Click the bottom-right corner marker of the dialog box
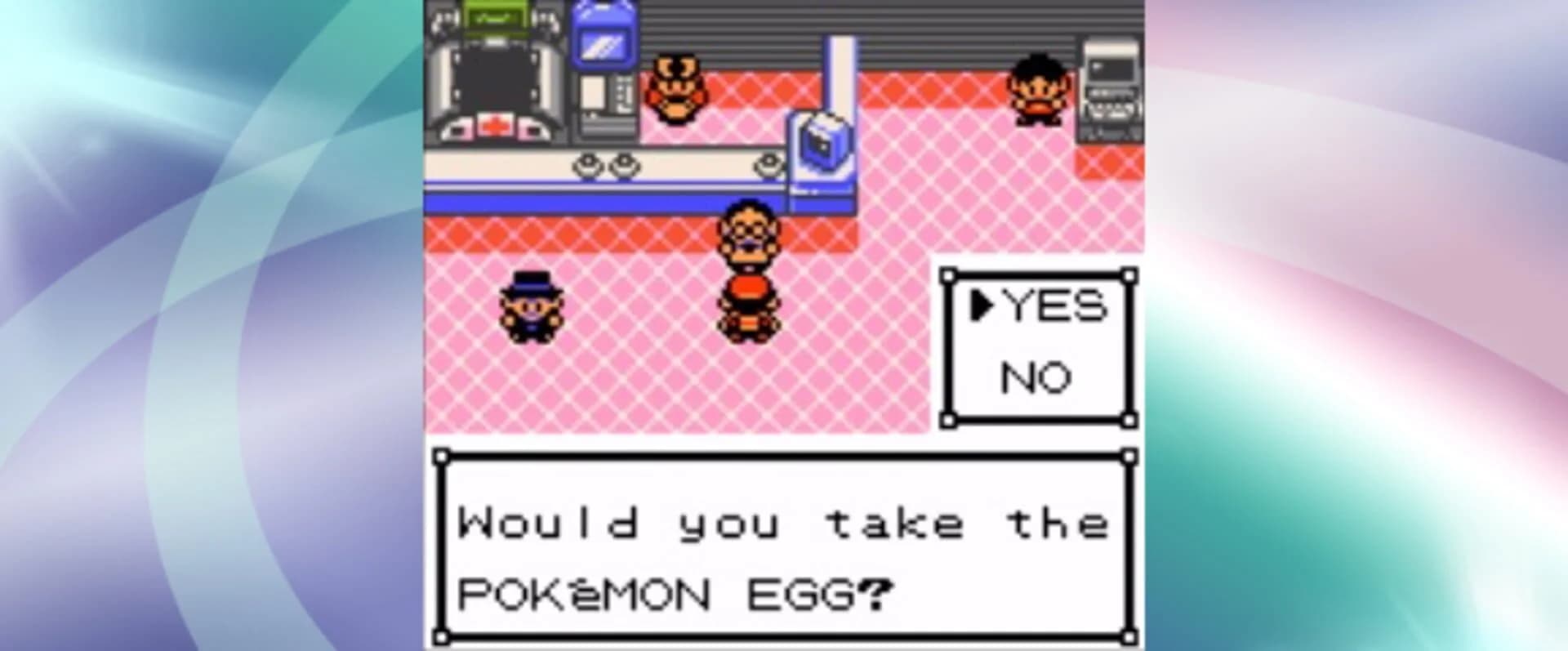 click(1131, 637)
